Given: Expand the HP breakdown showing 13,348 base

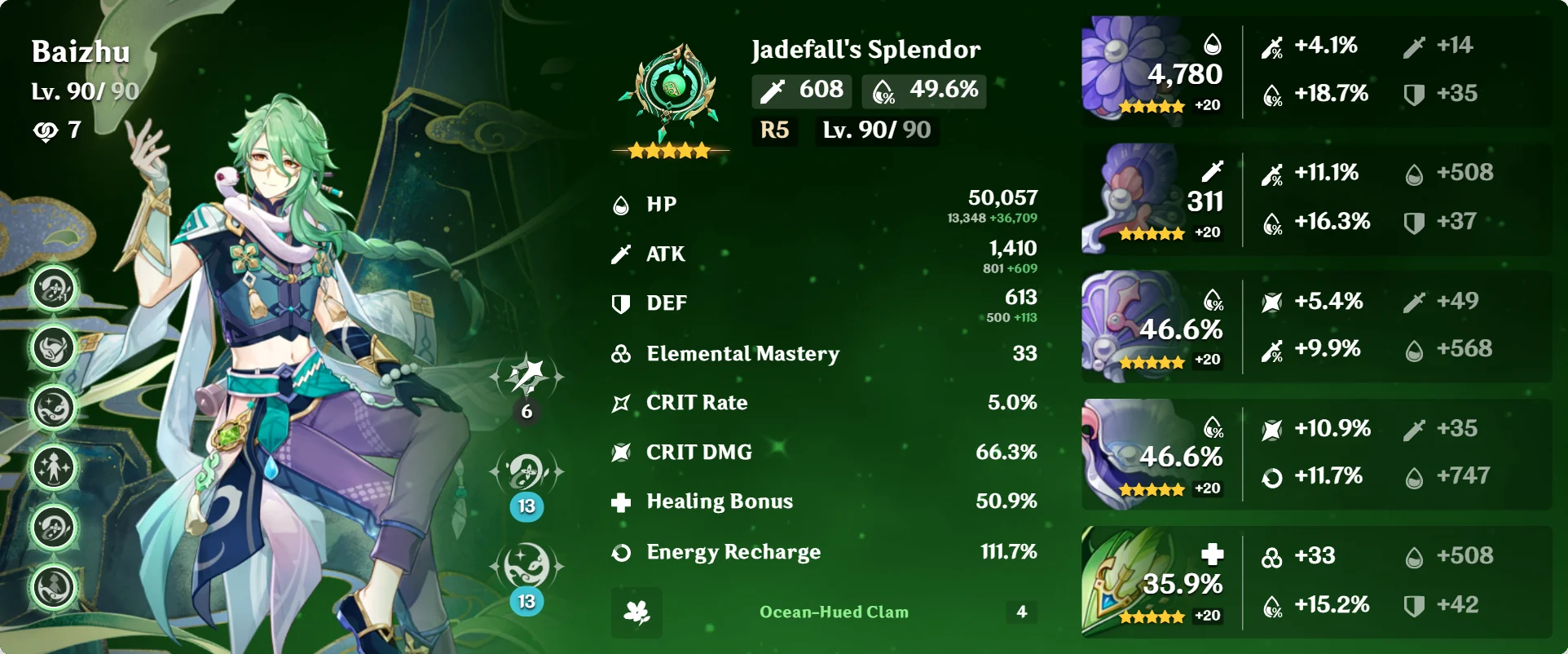Looking at the screenshot, I should tap(991, 218).
